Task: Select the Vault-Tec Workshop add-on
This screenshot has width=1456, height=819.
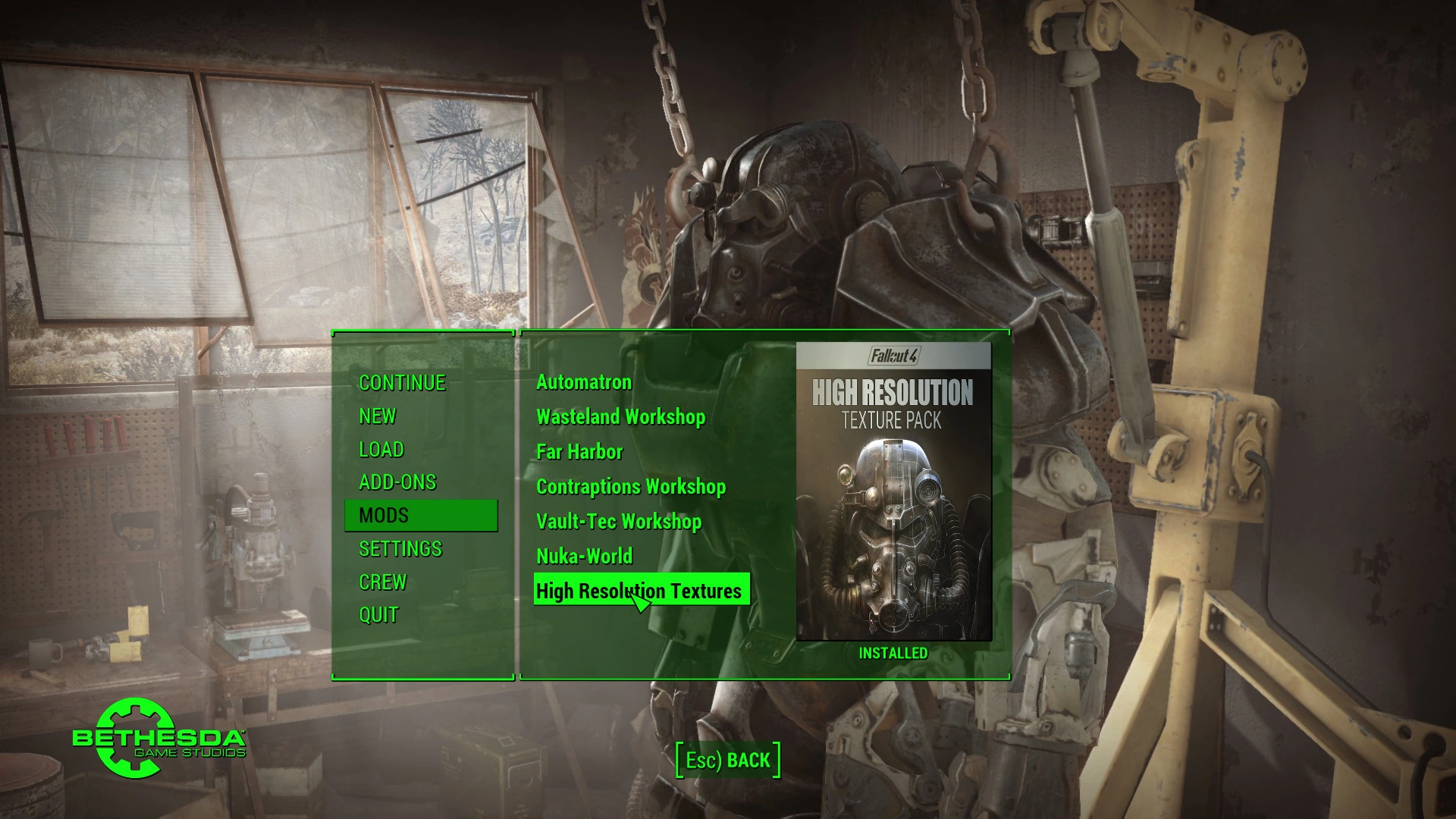Action: point(619,522)
